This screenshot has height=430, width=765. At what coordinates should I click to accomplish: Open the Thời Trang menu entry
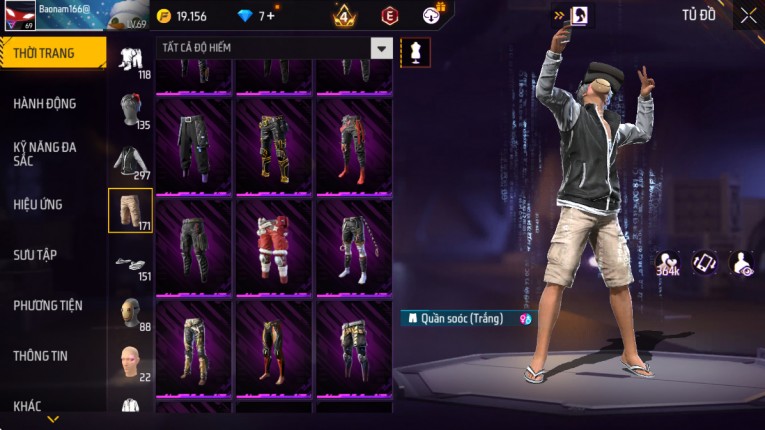[x=45, y=53]
